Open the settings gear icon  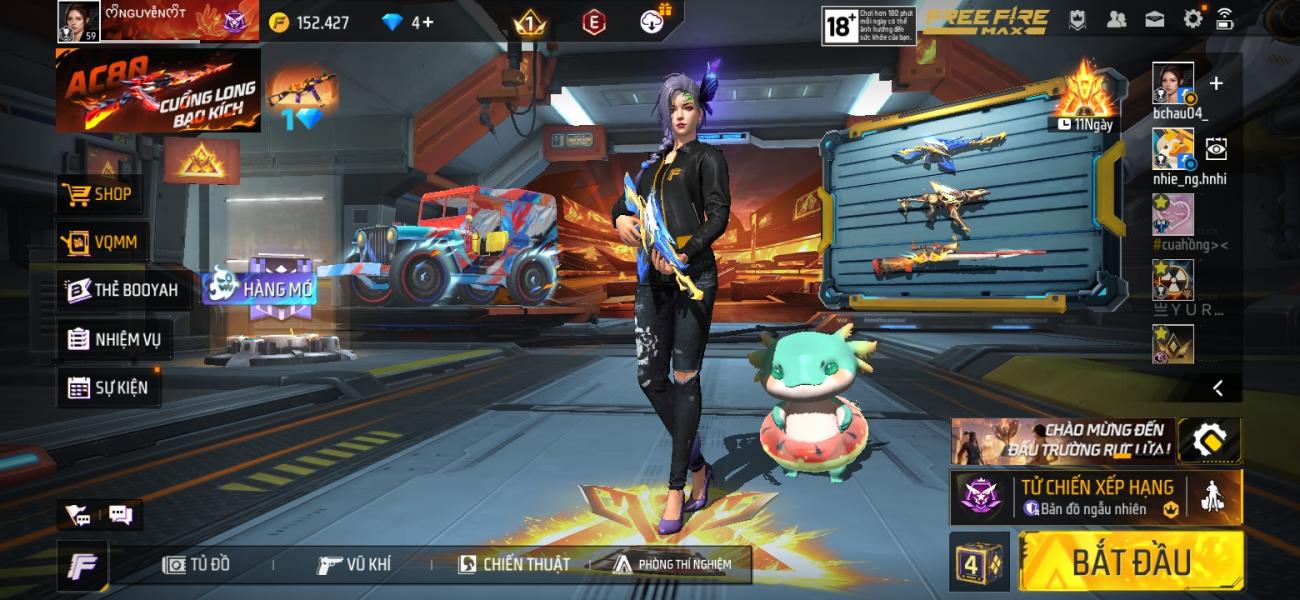[x=1192, y=18]
